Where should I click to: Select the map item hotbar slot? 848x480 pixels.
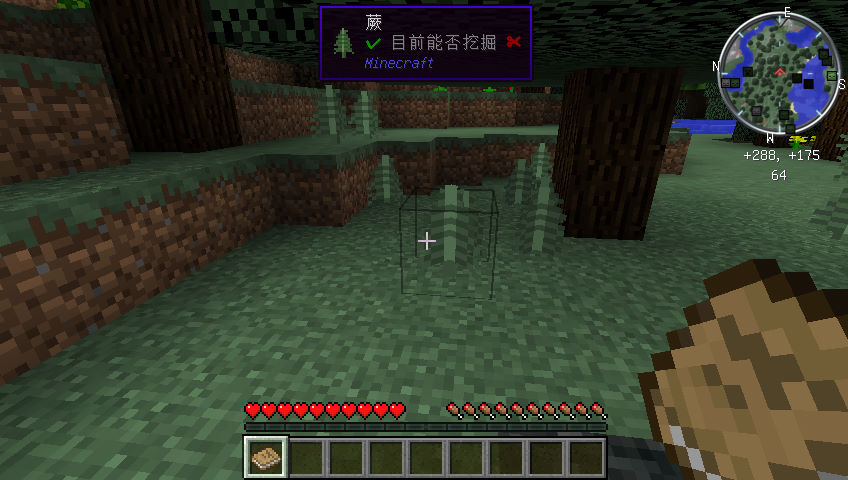[266, 457]
